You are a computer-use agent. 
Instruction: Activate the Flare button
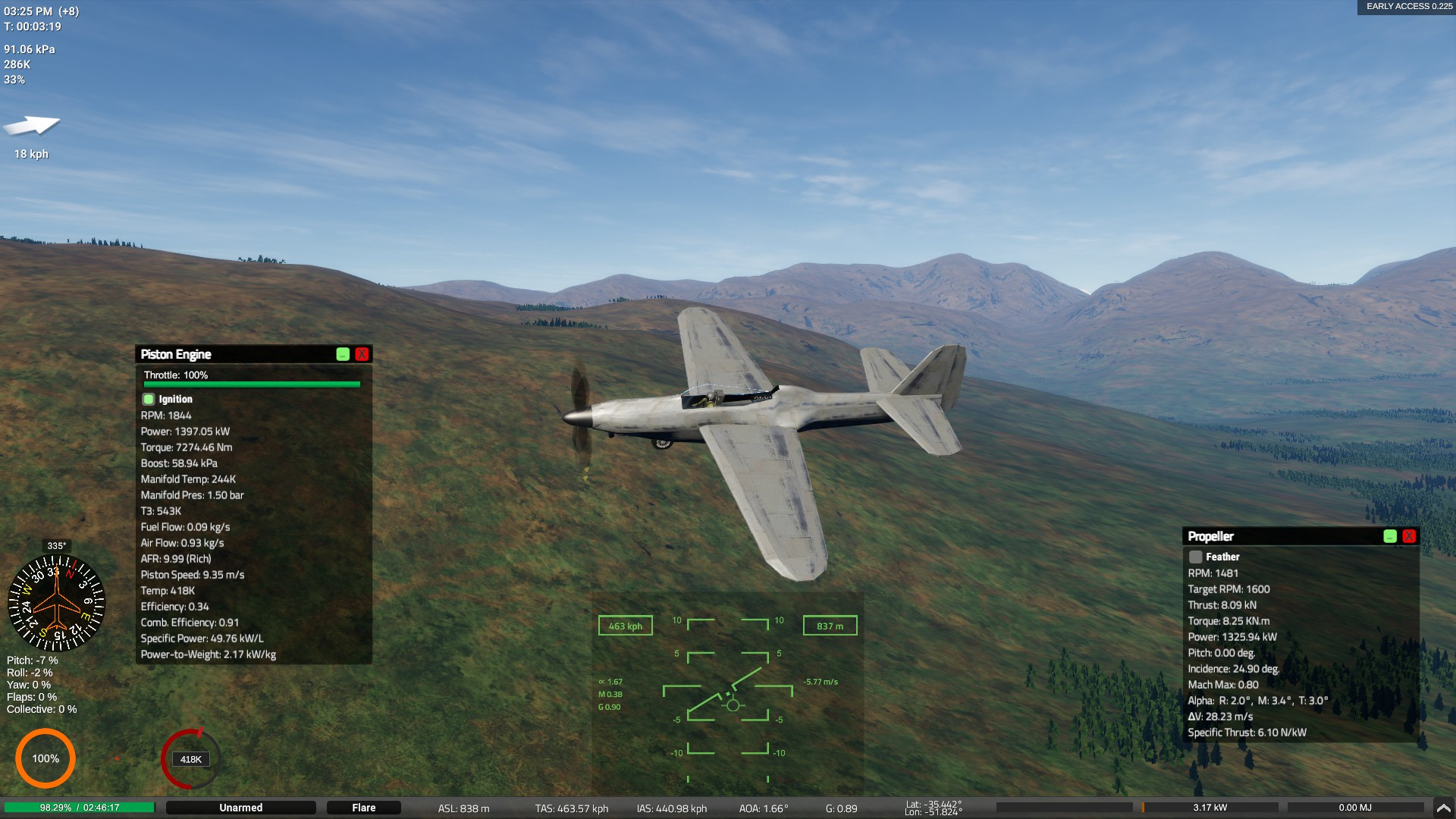(x=363, y=808)
